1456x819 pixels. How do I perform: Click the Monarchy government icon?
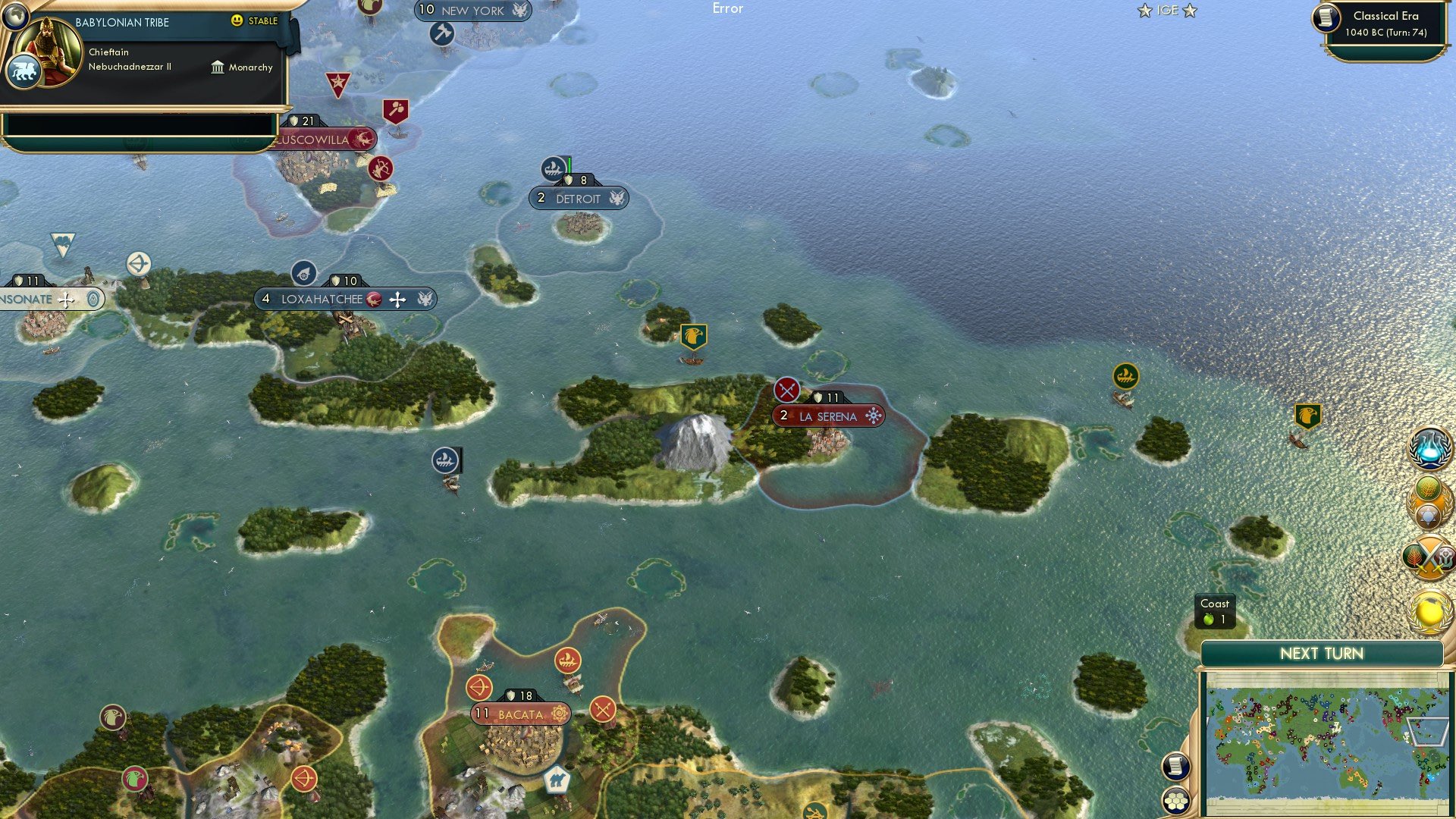(x=218, y=67)
